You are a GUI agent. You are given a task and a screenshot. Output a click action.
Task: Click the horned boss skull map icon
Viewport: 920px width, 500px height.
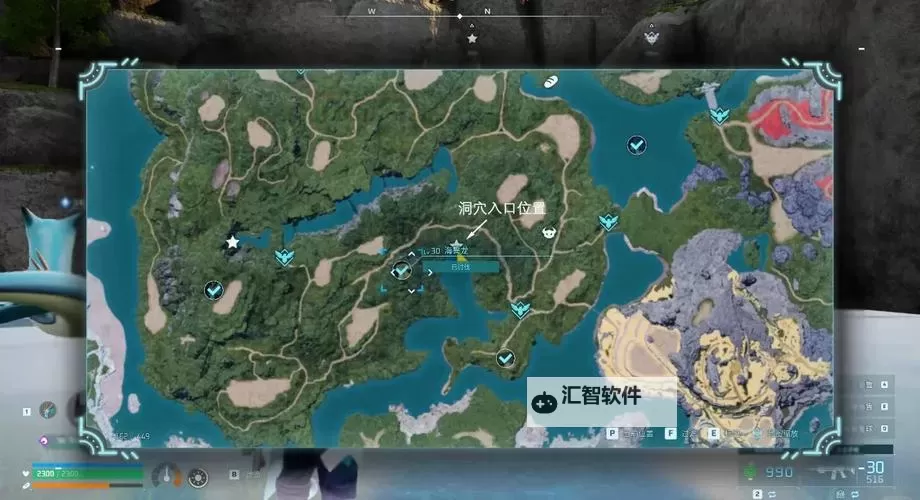tap(549, 232)
